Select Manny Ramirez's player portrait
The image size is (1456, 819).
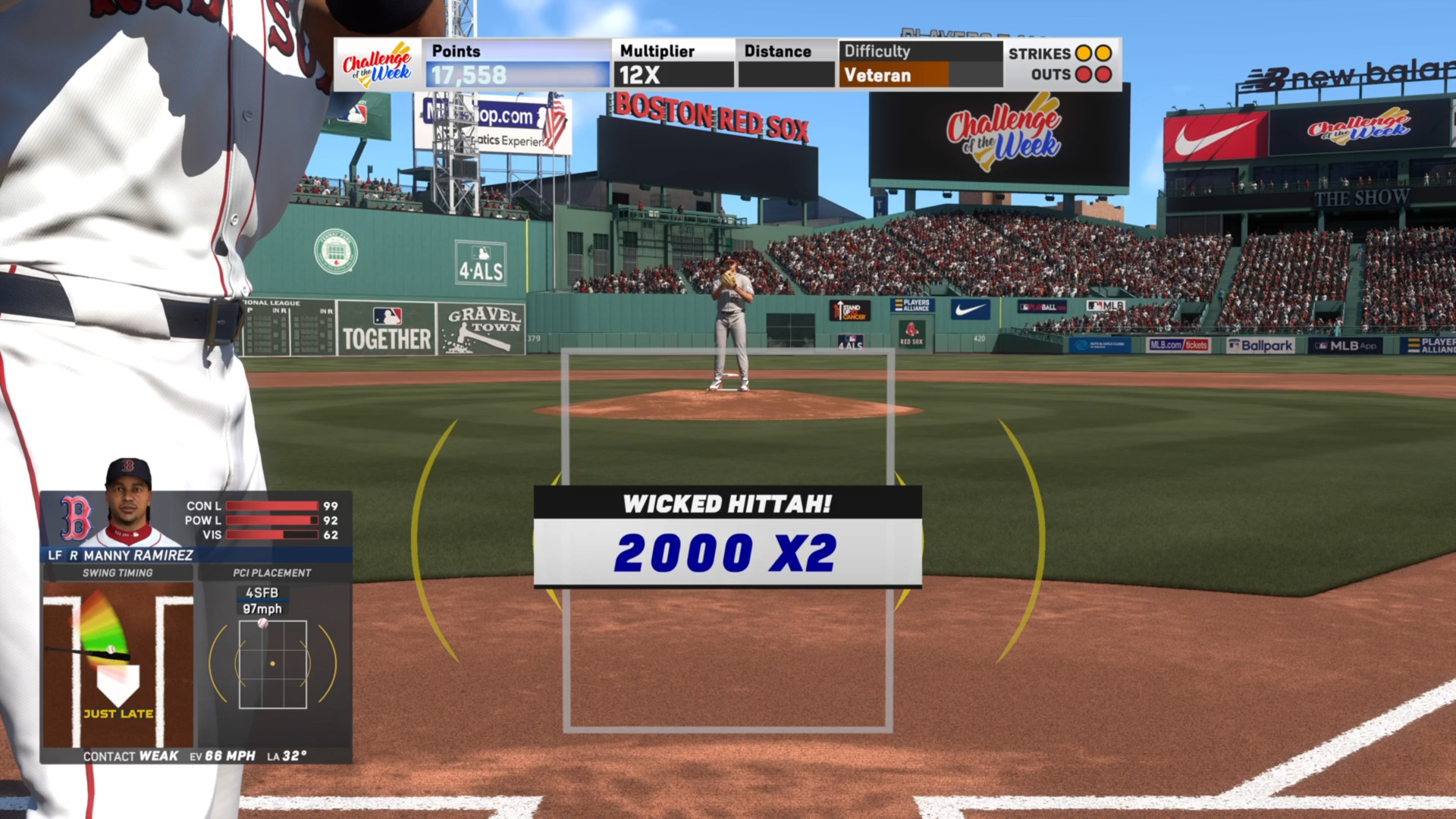[129, 503]
